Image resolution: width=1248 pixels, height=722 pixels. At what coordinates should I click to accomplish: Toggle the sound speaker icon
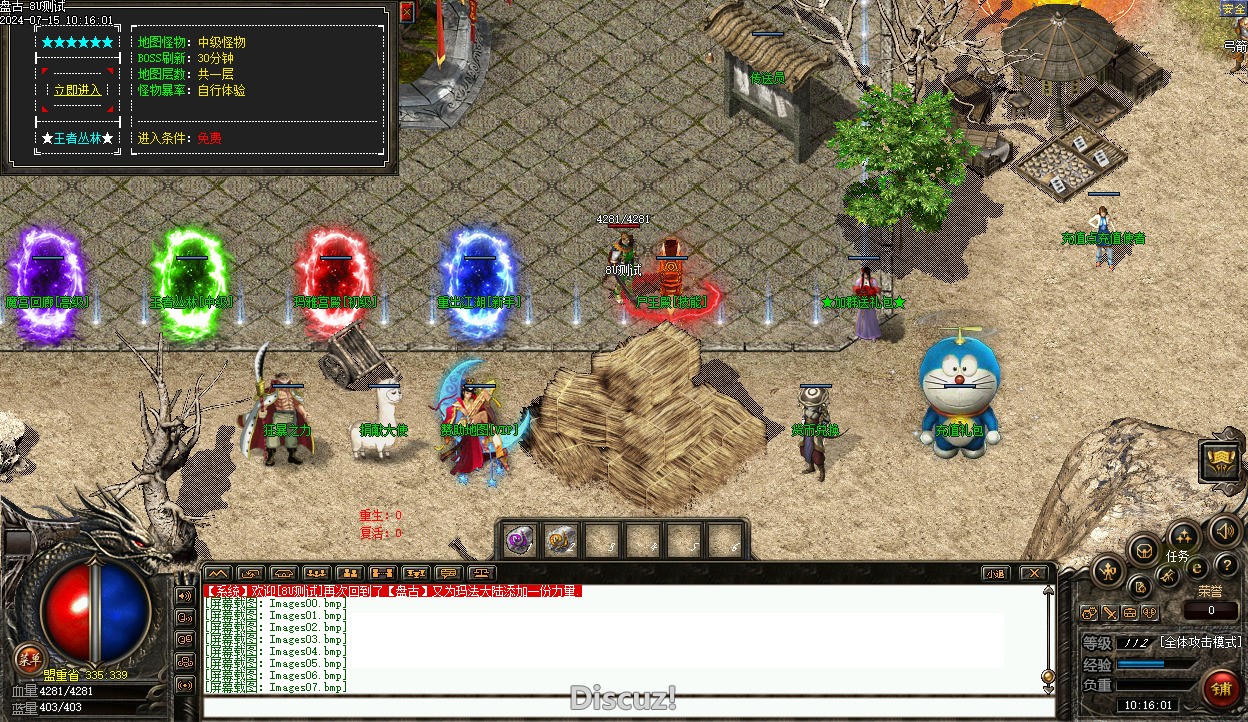click(x=1225, y=529)
